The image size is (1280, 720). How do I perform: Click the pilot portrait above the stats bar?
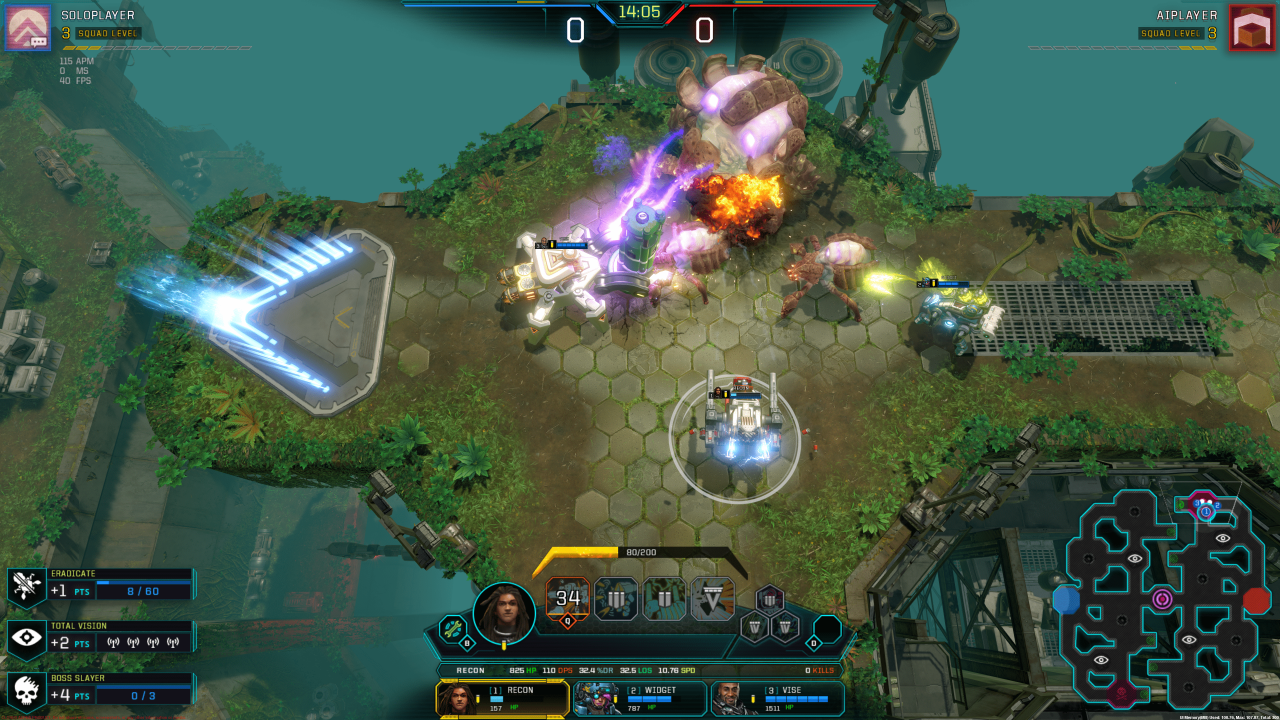[504, 612]
